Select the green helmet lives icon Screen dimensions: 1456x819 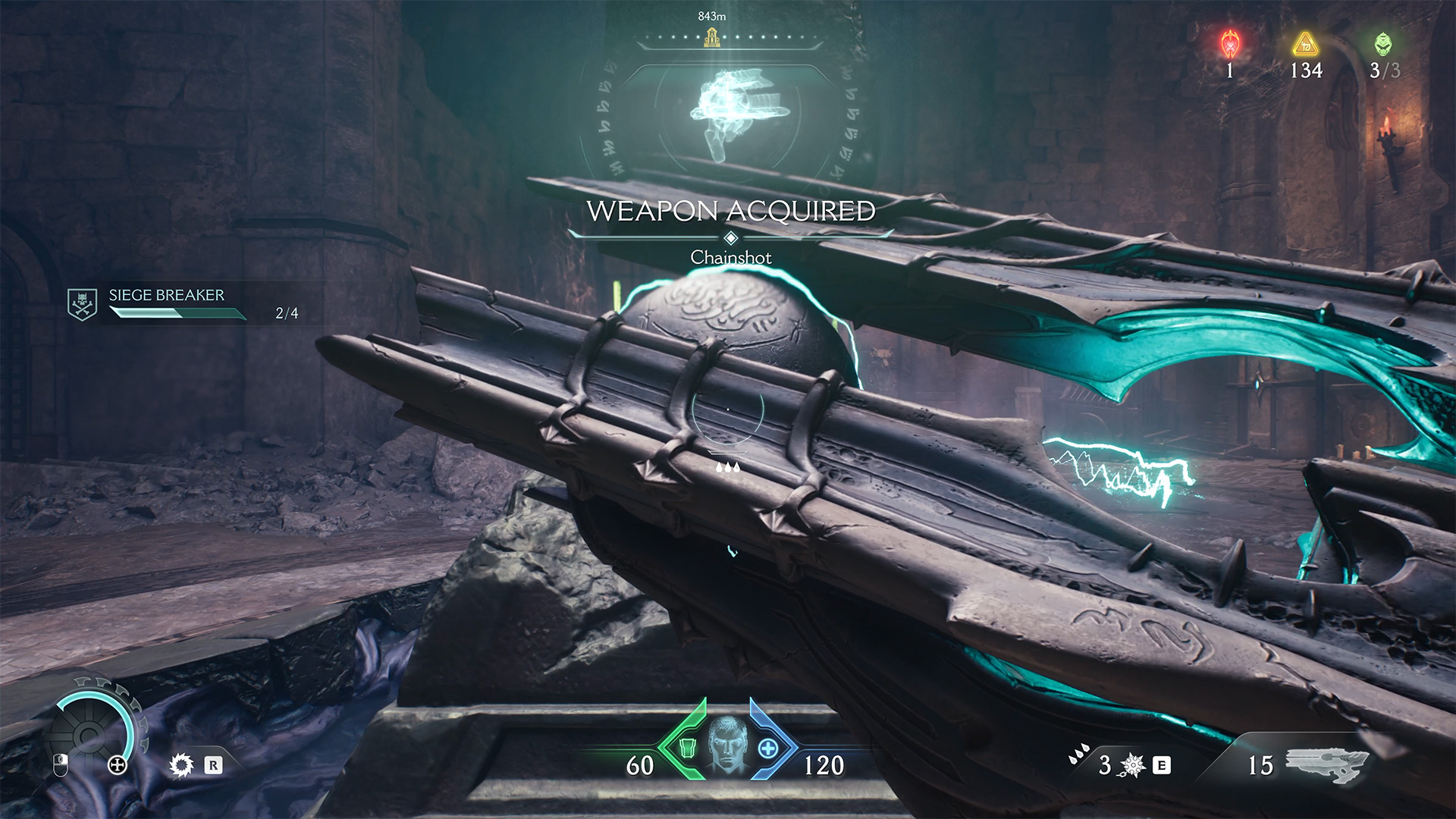[x=1383, y=44]
